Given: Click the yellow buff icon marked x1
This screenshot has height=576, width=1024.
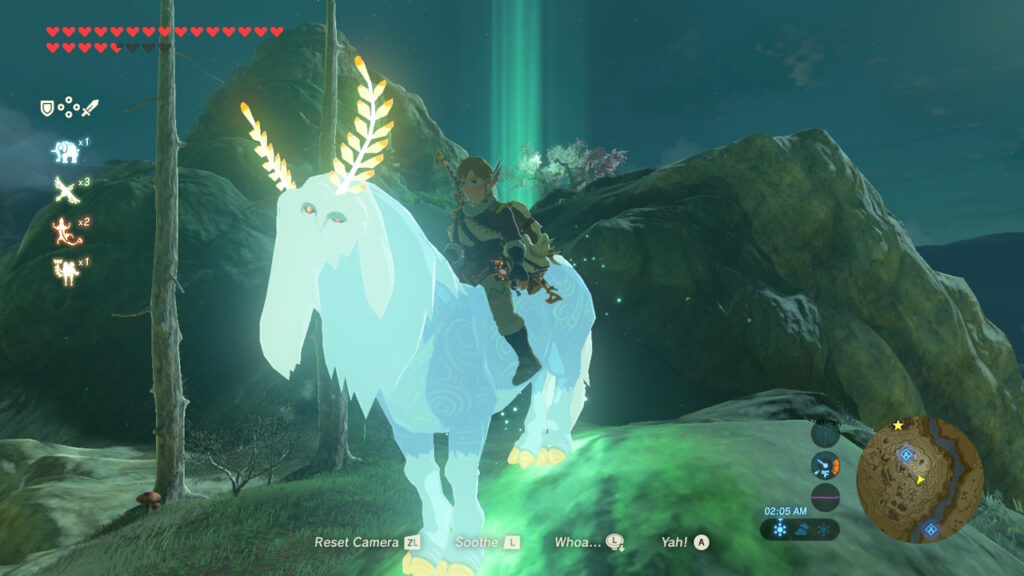Looking at the screenshot, I should tap(64, 270).
